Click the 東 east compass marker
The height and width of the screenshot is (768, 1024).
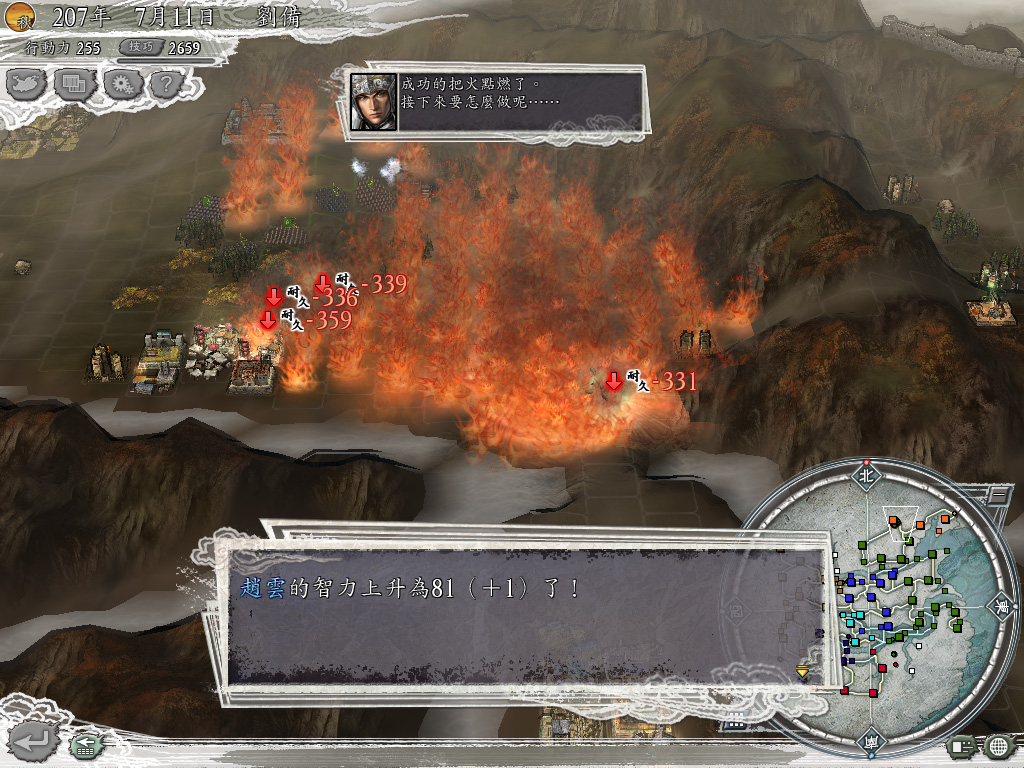1001,606
